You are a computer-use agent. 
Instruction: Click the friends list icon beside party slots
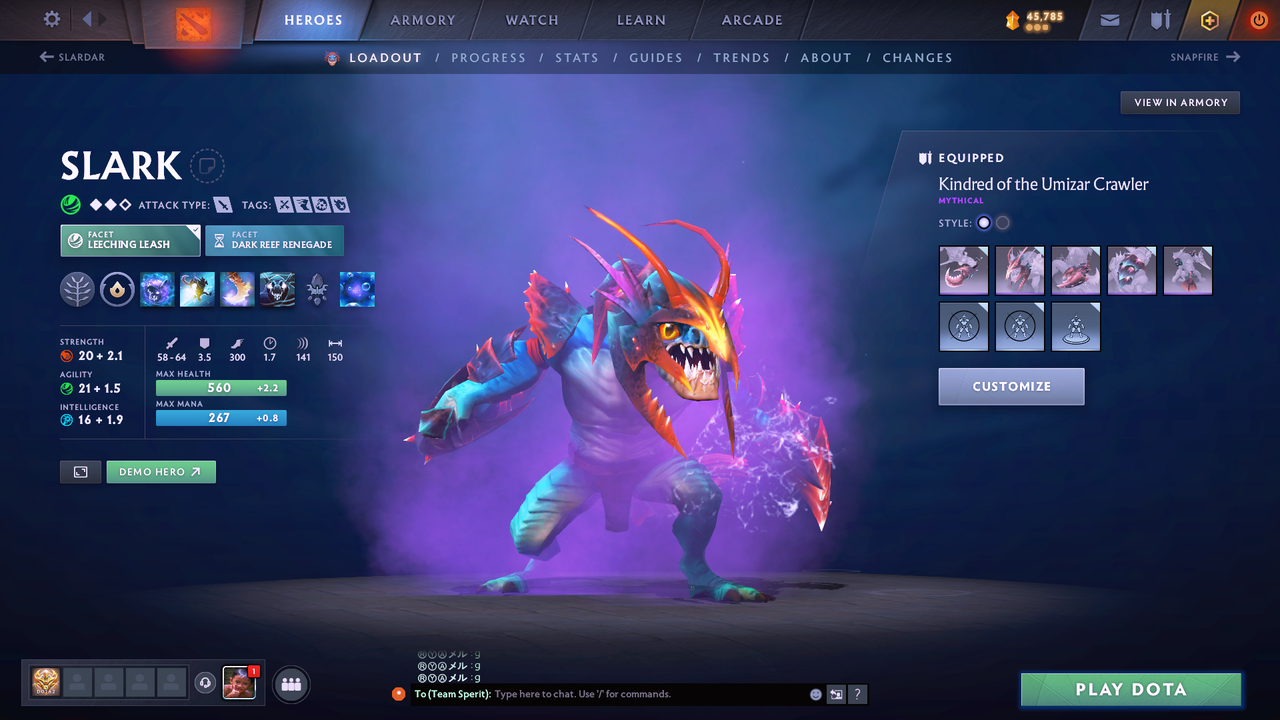click(289, 684)
